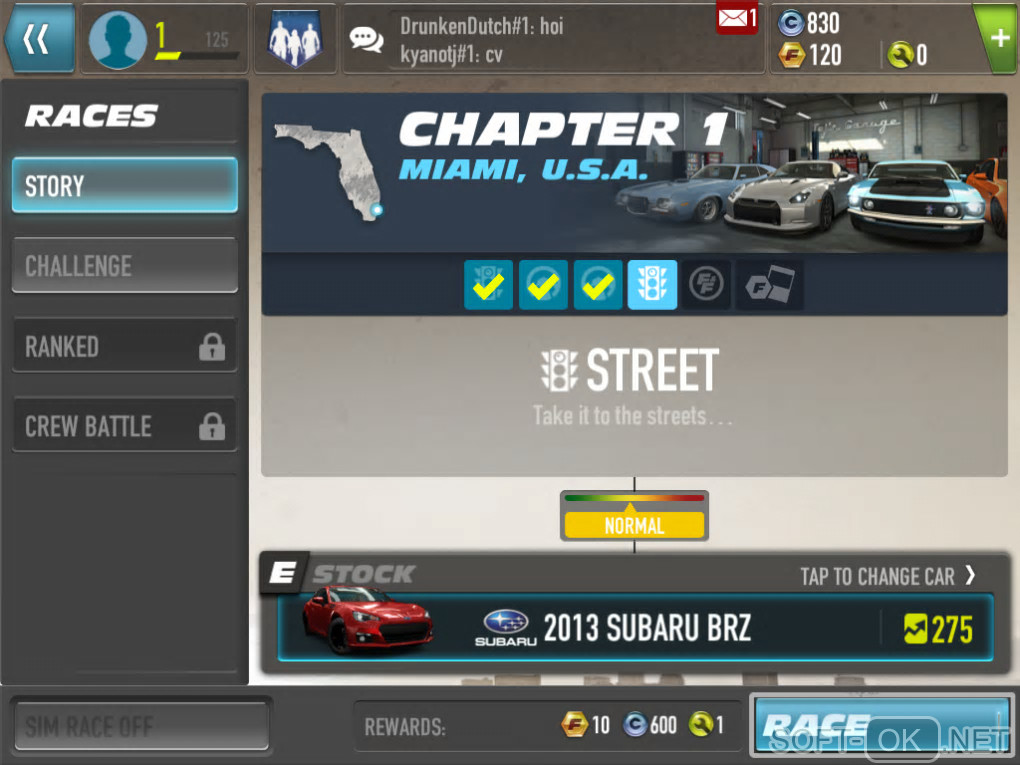Viewport: 1020px width, 765px height.
Task: Open the crew emblem icon
Action: pos(294,39)
